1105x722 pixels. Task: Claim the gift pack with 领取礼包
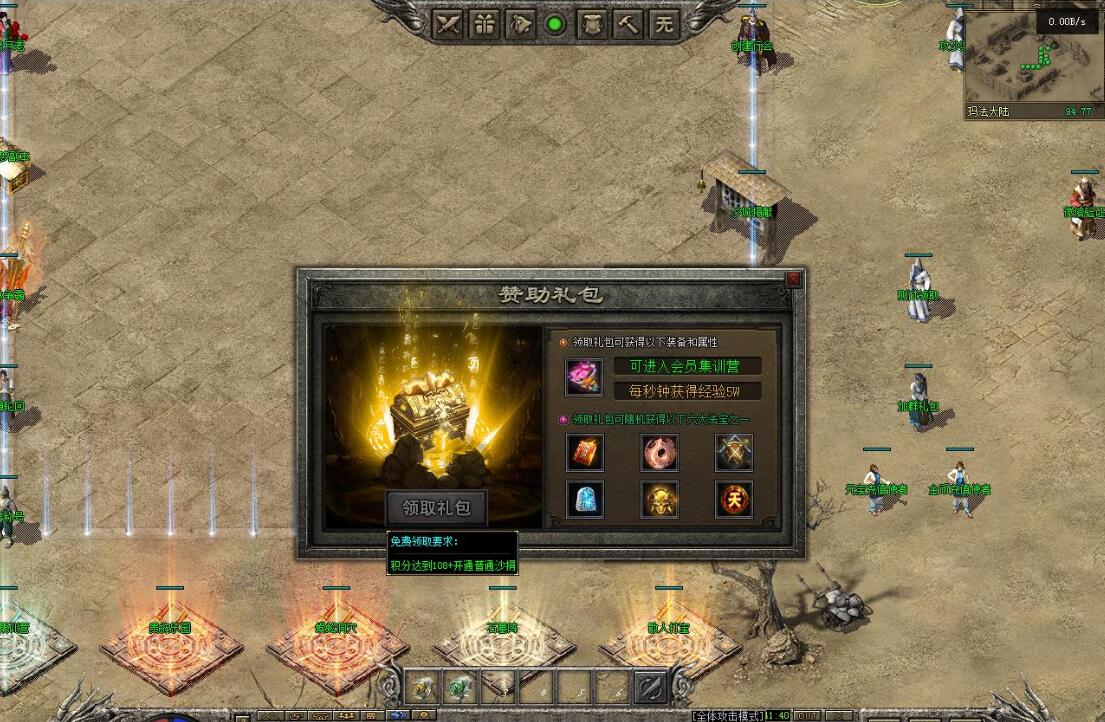(x=436, y=508)
